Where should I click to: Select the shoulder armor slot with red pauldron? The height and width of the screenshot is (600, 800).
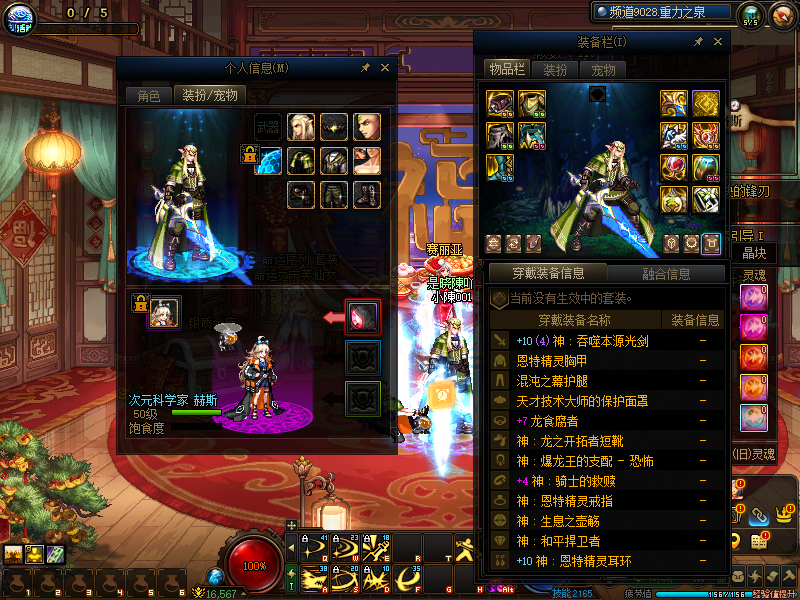coord(500,103)
